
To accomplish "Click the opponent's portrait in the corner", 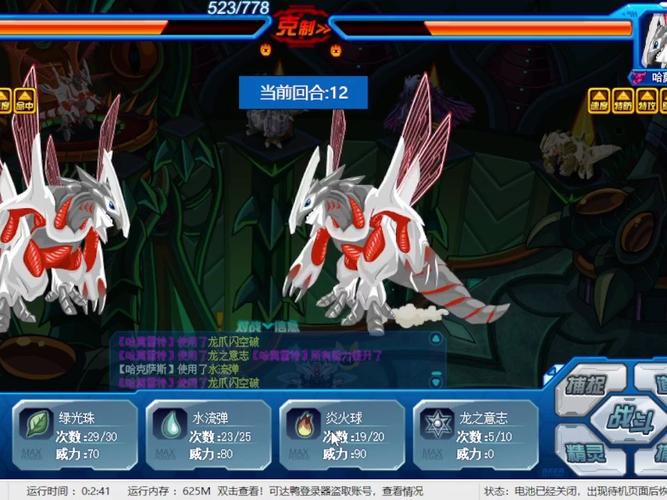I will click(654, 40).
